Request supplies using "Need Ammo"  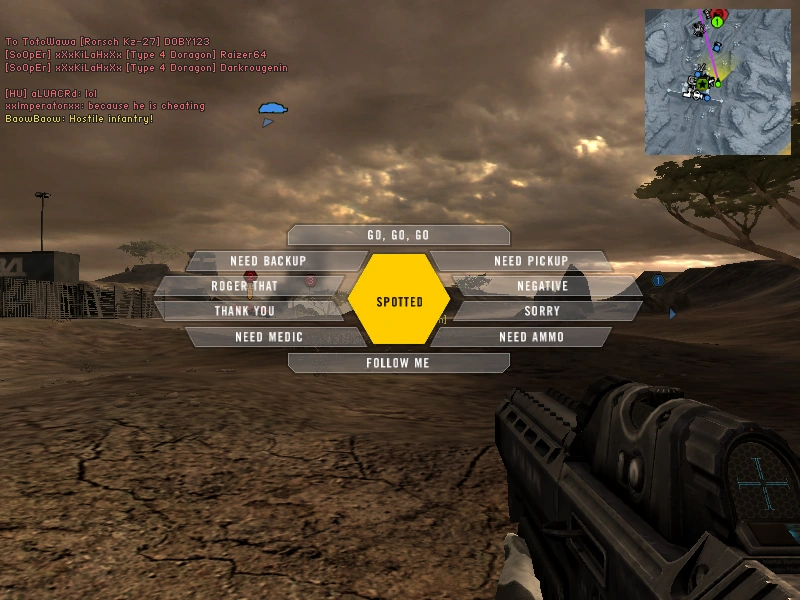(x=530, y=337)
